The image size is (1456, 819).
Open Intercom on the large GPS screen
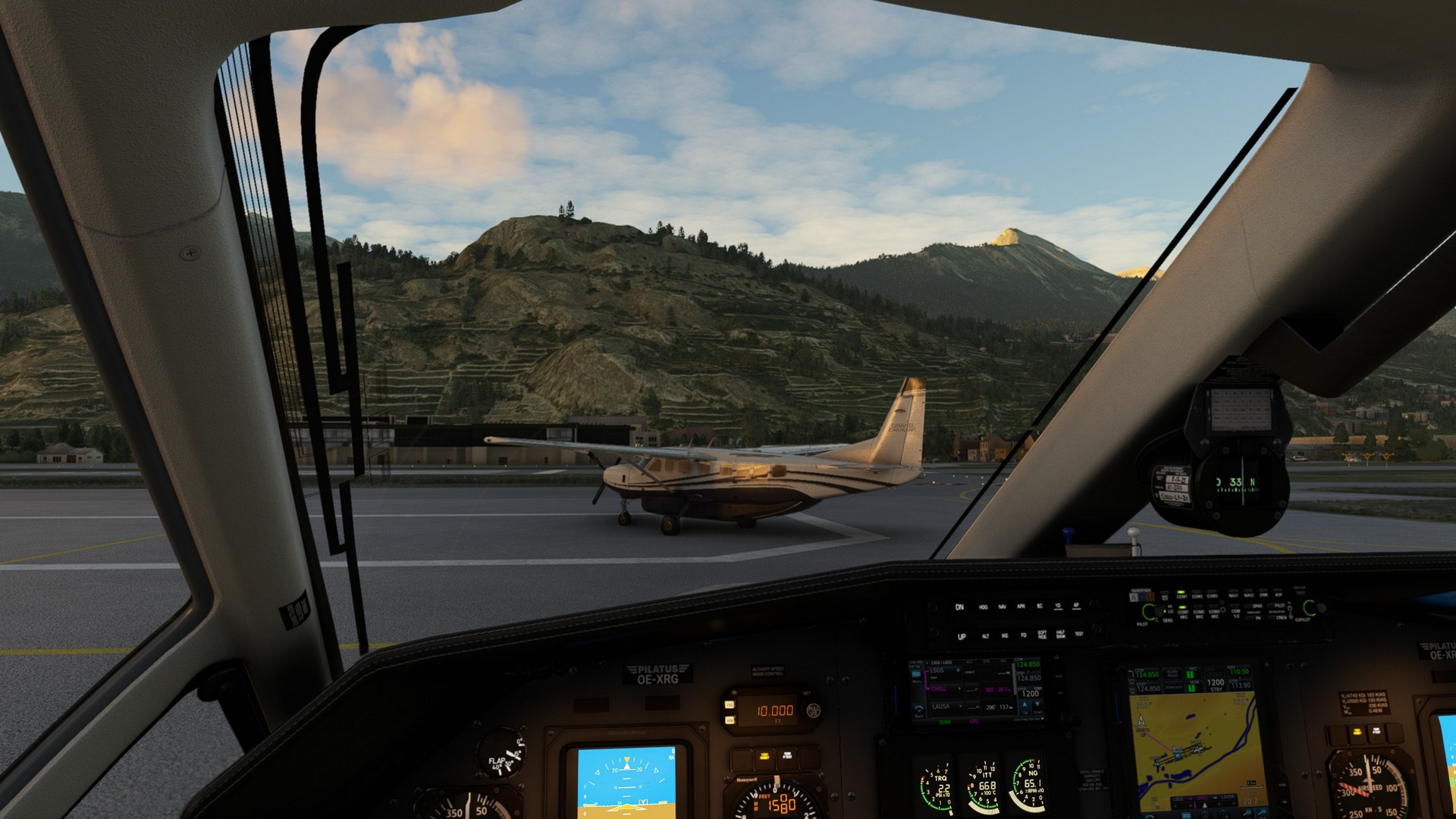tap(1173, 688)
